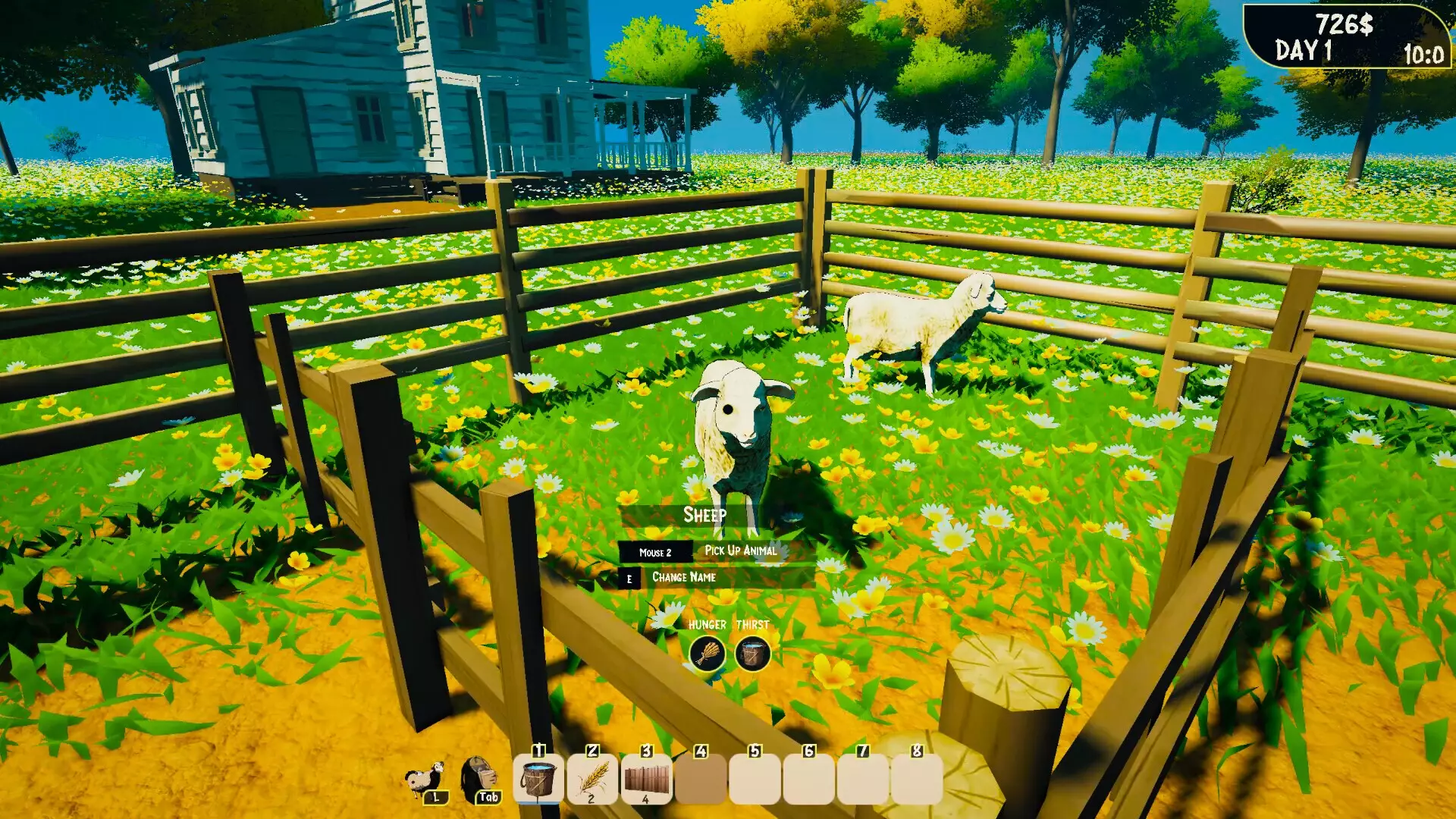Click the 10:0 clock display

(1425, 53)
